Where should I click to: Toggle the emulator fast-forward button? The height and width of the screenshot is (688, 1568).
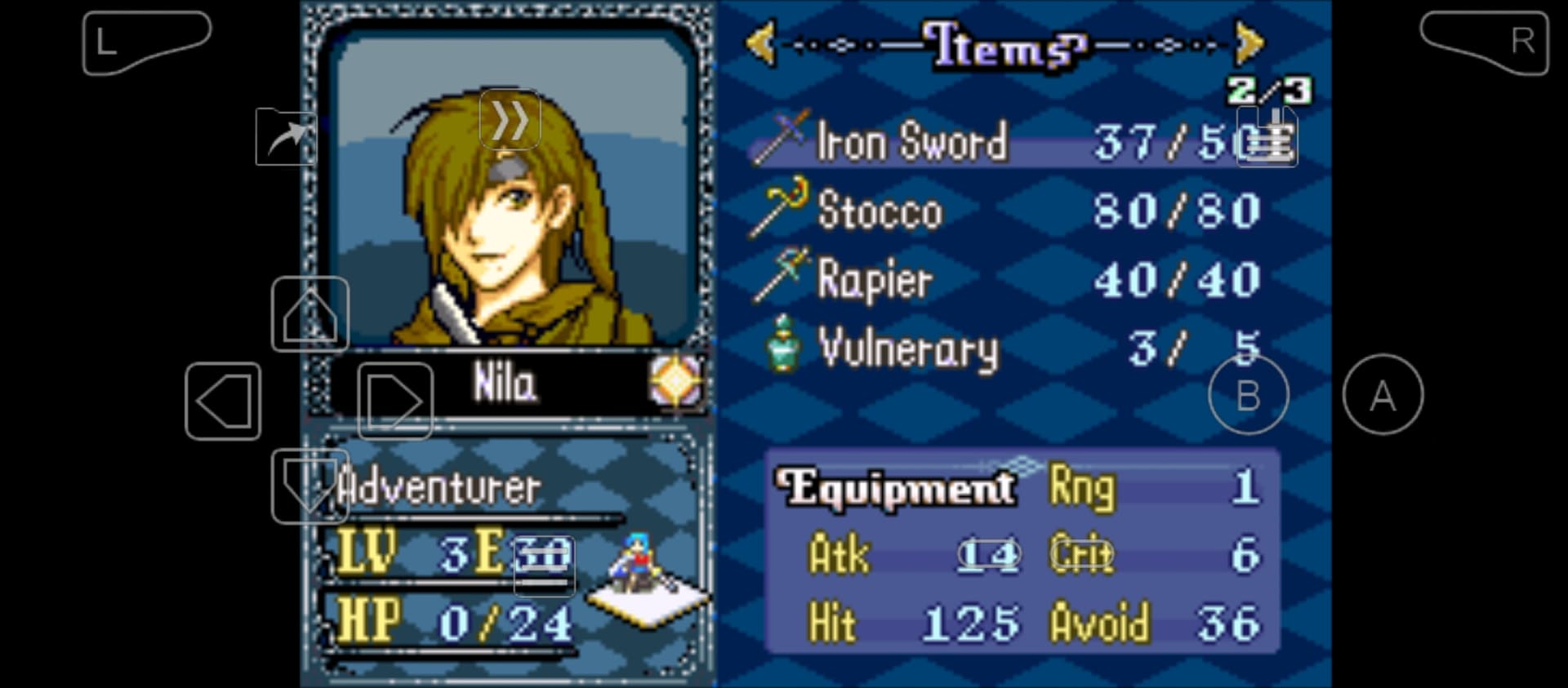coord(510,121)
